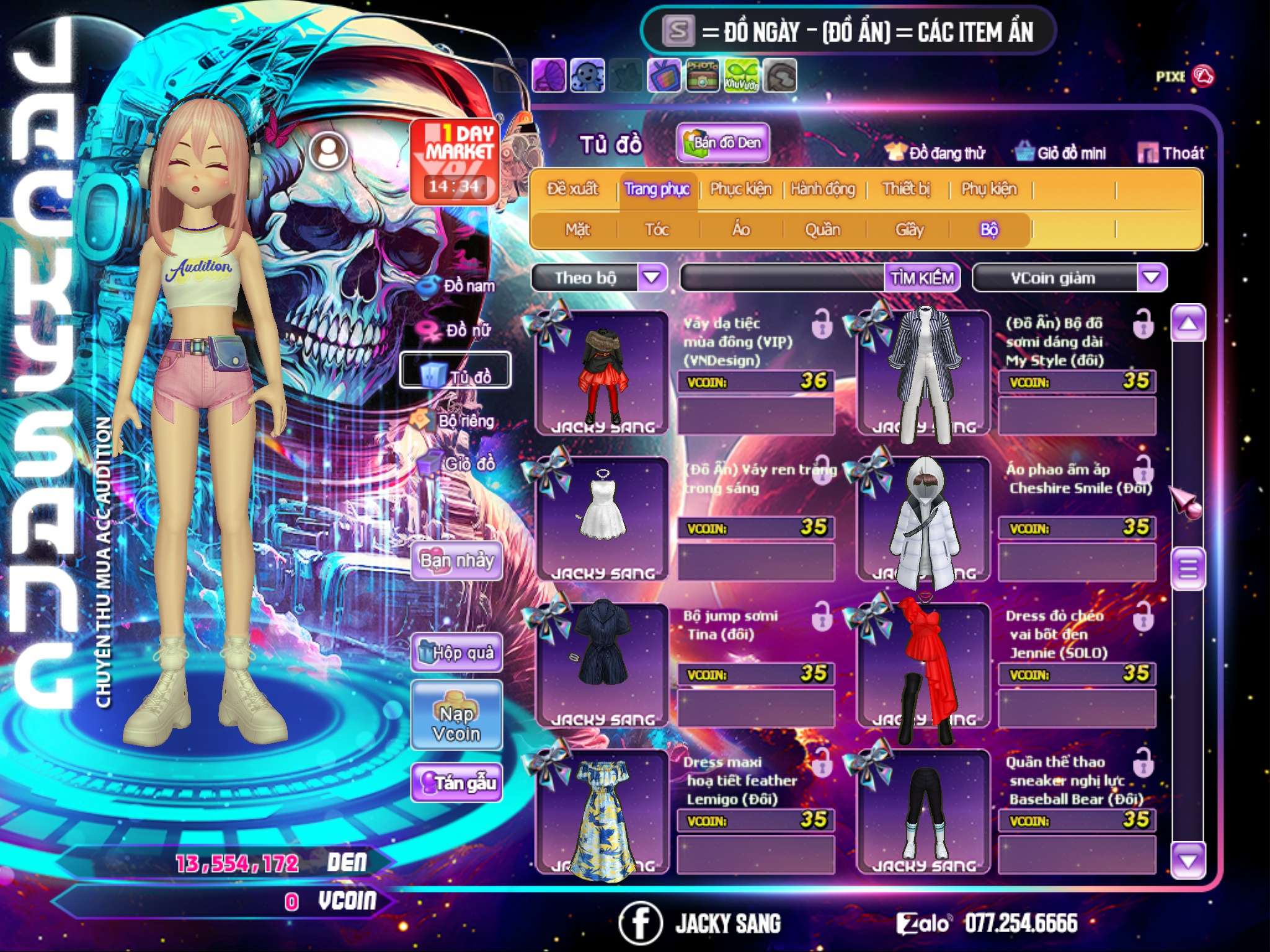Switch to the Giày subcategory
The height and width of the screenshot is (952, 1270).
(x=909, y=230)
